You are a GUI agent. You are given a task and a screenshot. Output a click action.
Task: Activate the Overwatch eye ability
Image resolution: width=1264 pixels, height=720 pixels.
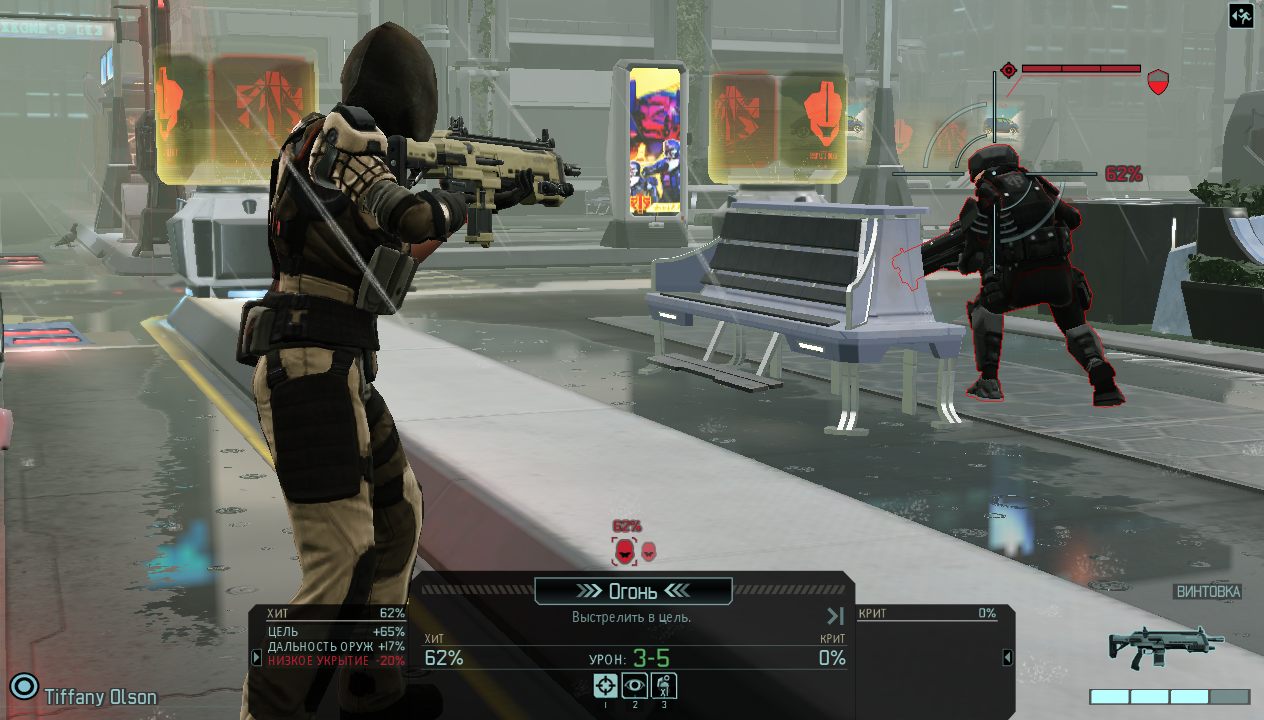(634, 685)
